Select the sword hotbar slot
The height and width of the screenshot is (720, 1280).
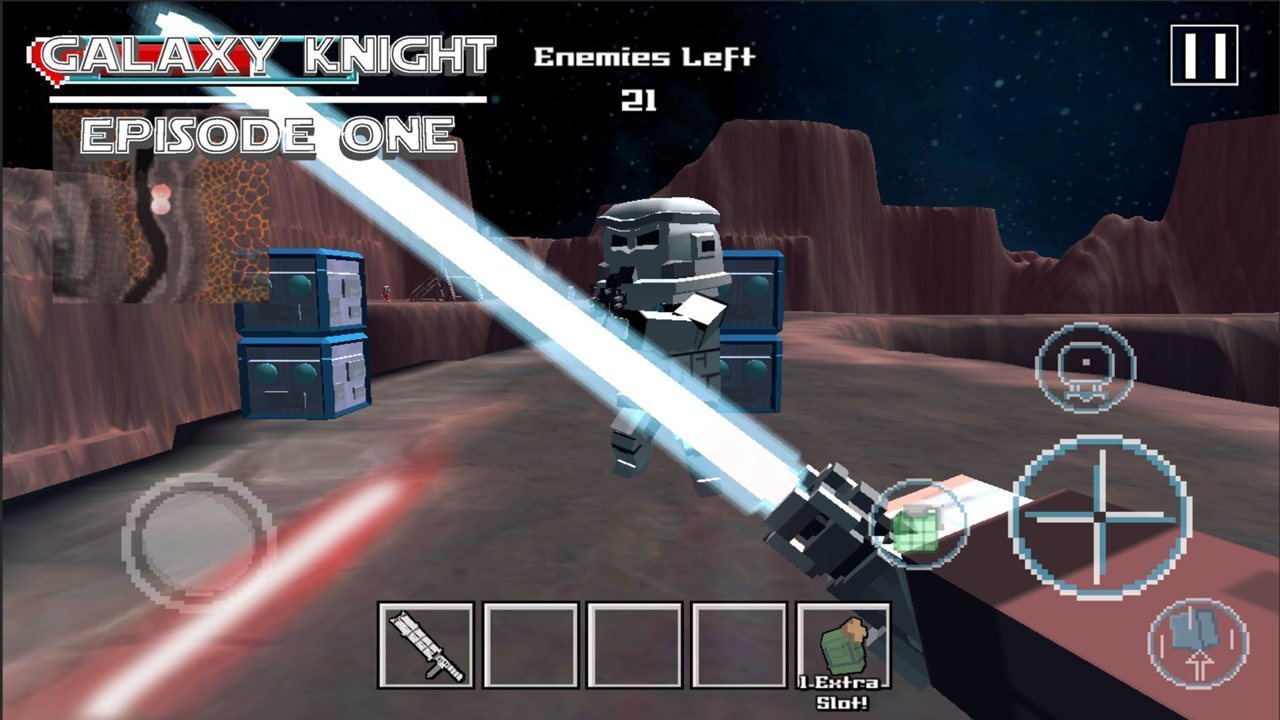point(426,646)
